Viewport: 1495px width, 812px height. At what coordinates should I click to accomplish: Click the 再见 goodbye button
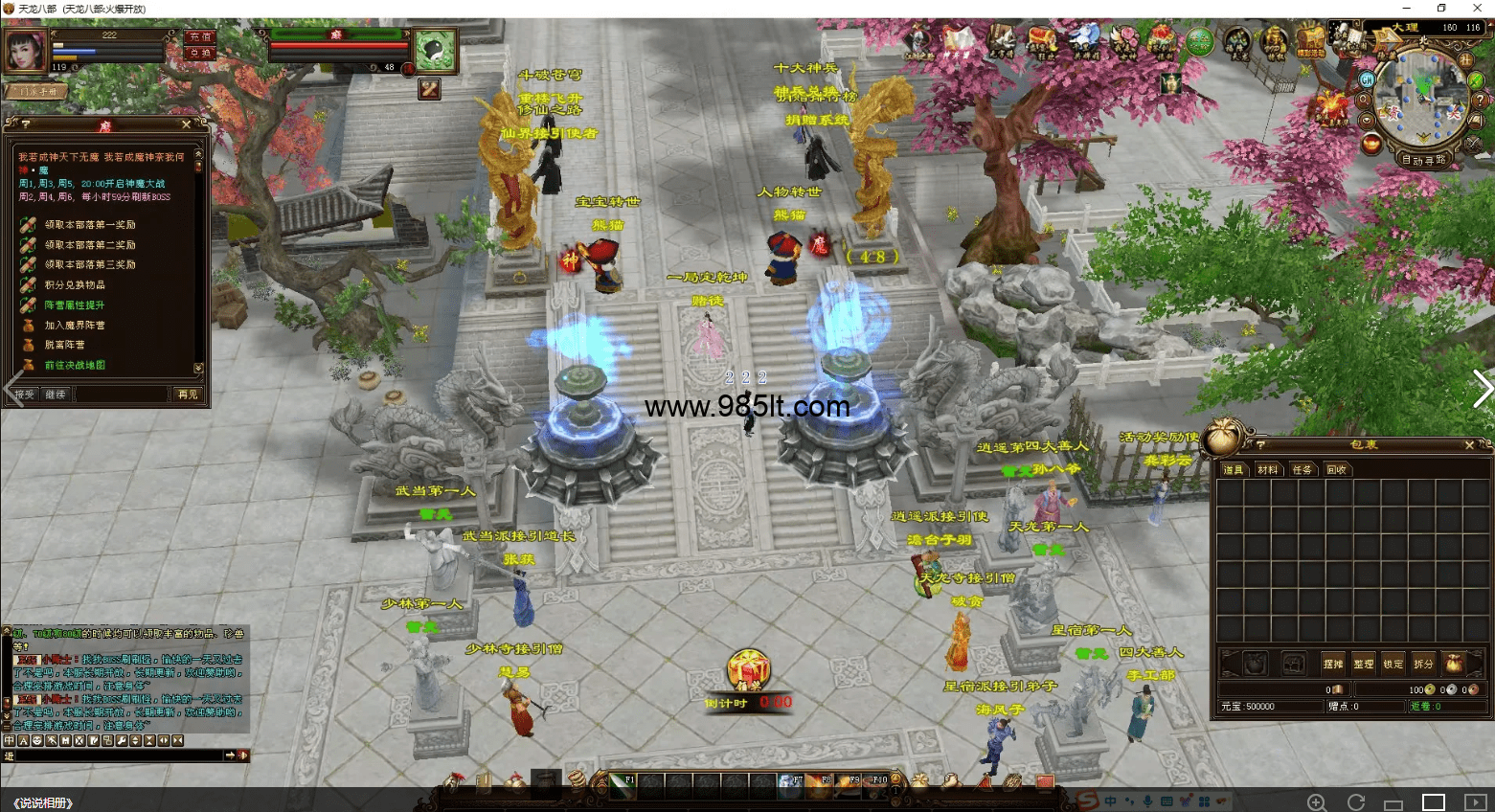pos(188,395)
